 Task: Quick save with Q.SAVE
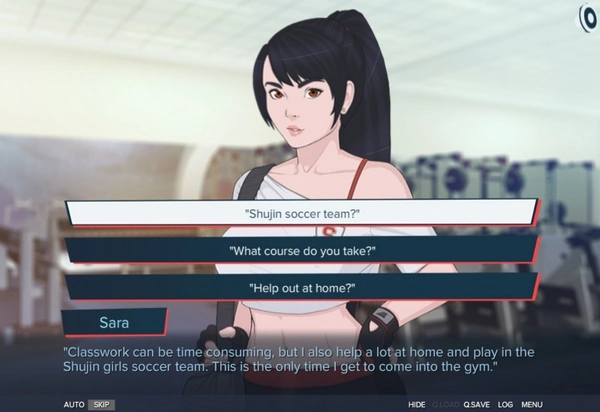pyautogui.click(x=477, y=404)
